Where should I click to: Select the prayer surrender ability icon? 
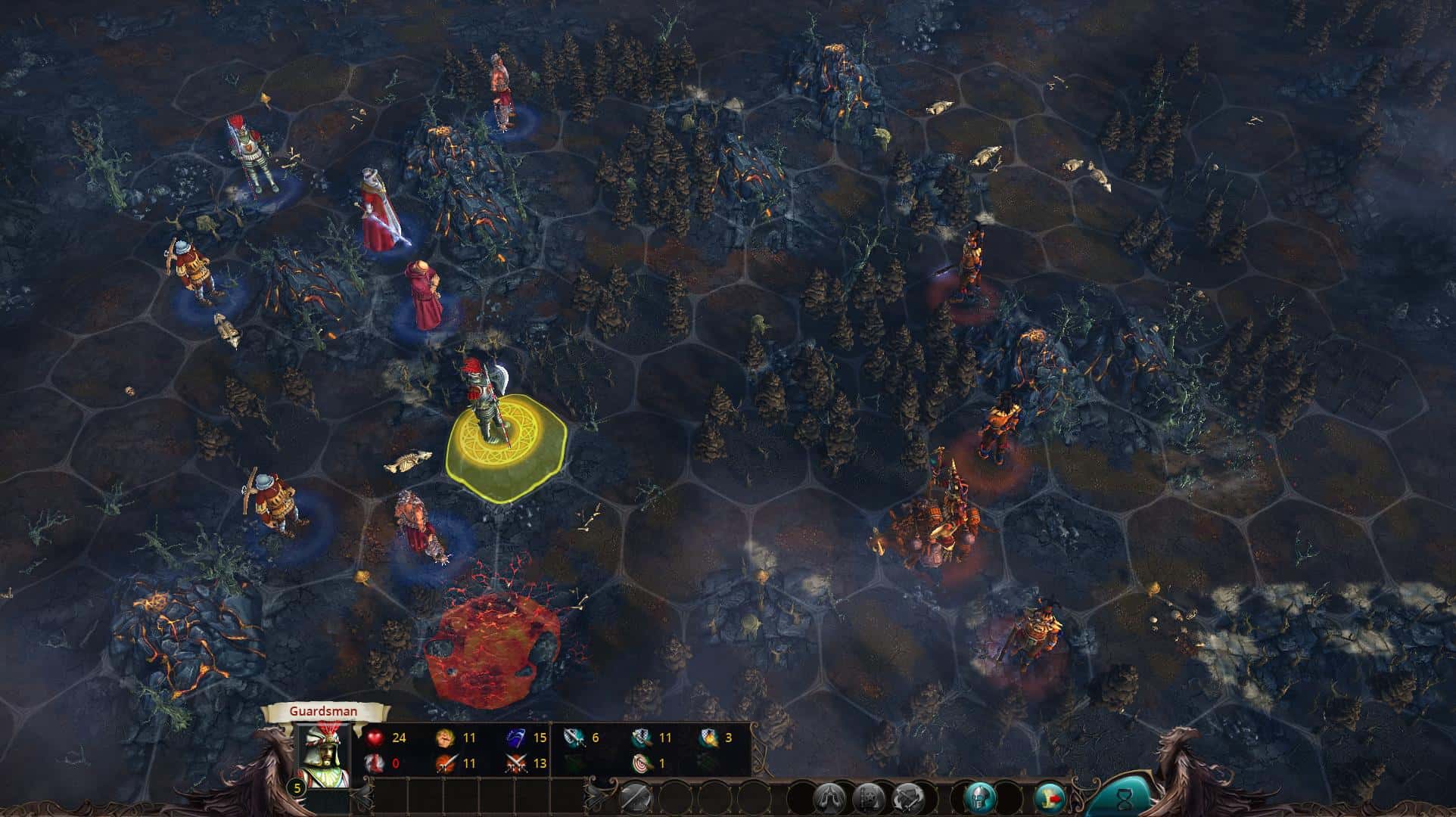point(829,799)
